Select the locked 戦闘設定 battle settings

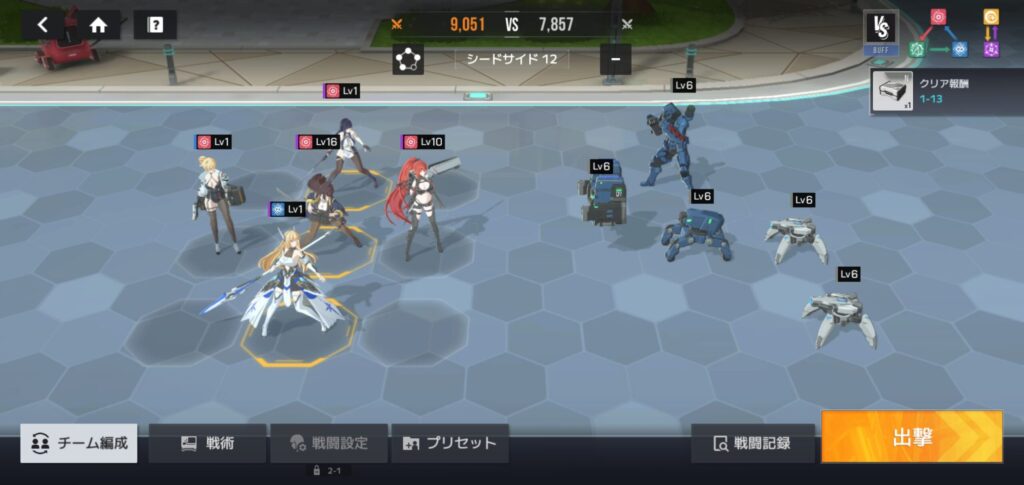(x=329, y=443)
